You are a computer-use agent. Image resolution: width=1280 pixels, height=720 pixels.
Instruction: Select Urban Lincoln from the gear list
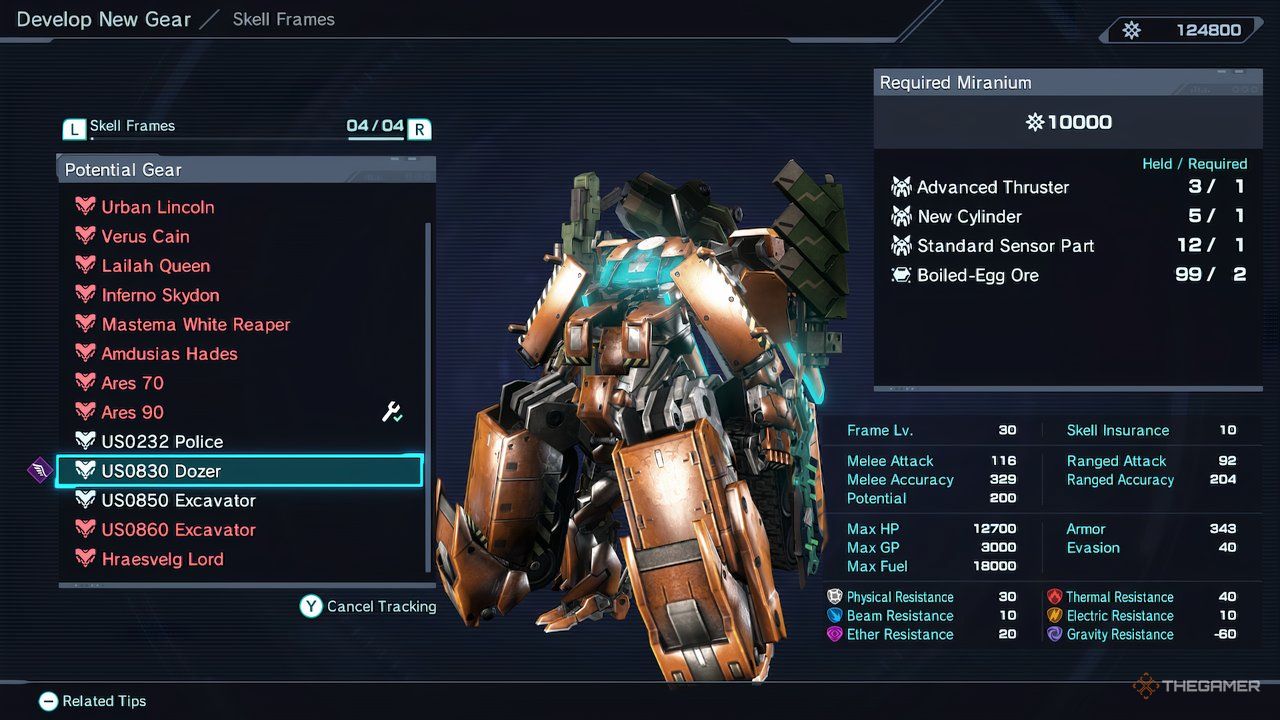pyautogui.click(x=158, y=207)
